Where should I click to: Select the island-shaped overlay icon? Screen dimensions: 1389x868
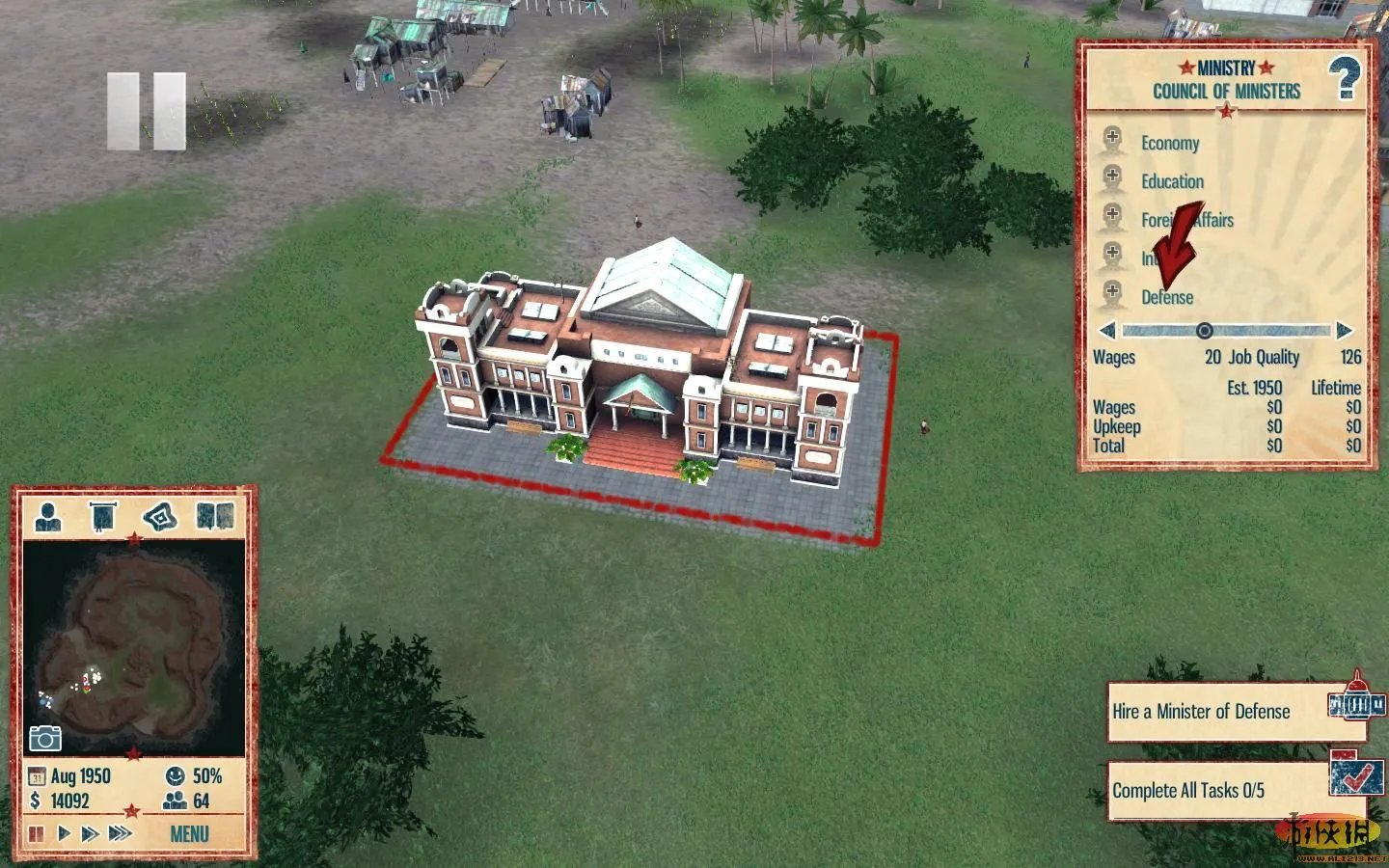coord(160,517)
